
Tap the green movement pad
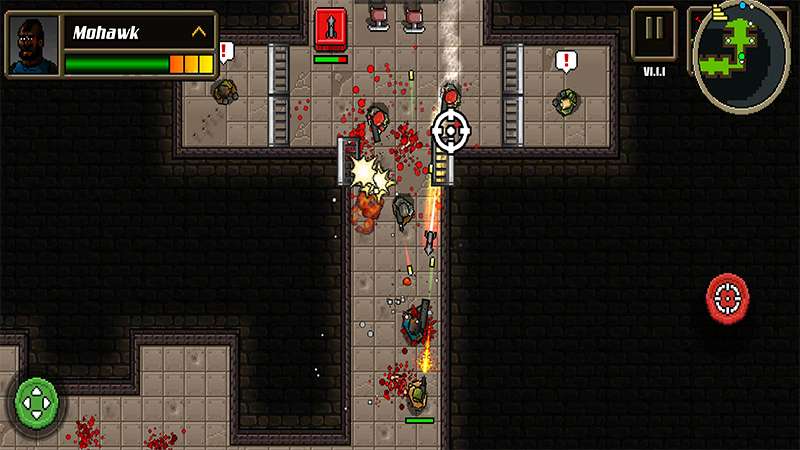click(38, 402)
